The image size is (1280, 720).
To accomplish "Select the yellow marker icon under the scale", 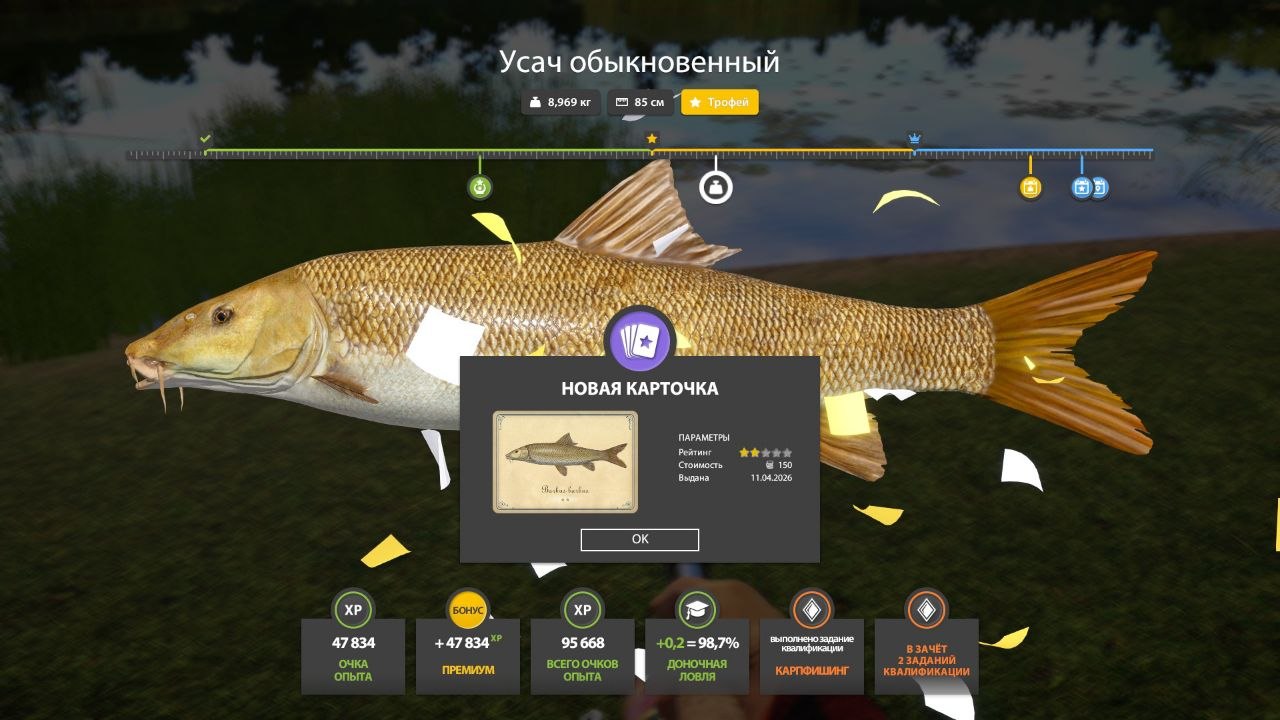I will (x=1030, y=187).
